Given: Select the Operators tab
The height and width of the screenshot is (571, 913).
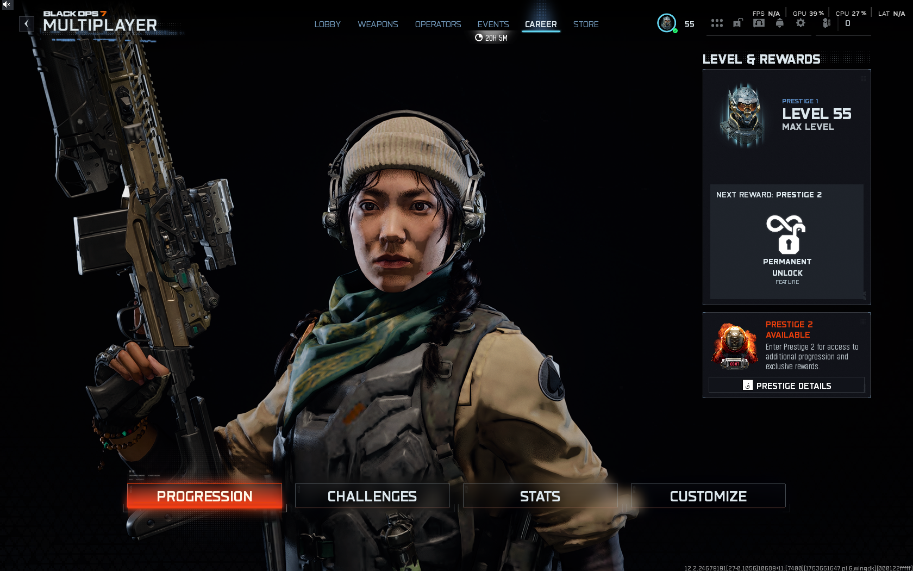Looking at the screenshot, I should point(438,24).
